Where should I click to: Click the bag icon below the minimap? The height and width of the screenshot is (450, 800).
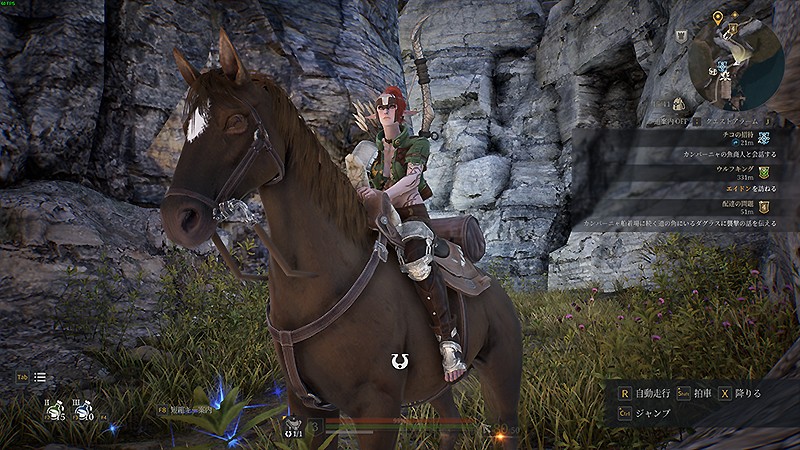679,103
